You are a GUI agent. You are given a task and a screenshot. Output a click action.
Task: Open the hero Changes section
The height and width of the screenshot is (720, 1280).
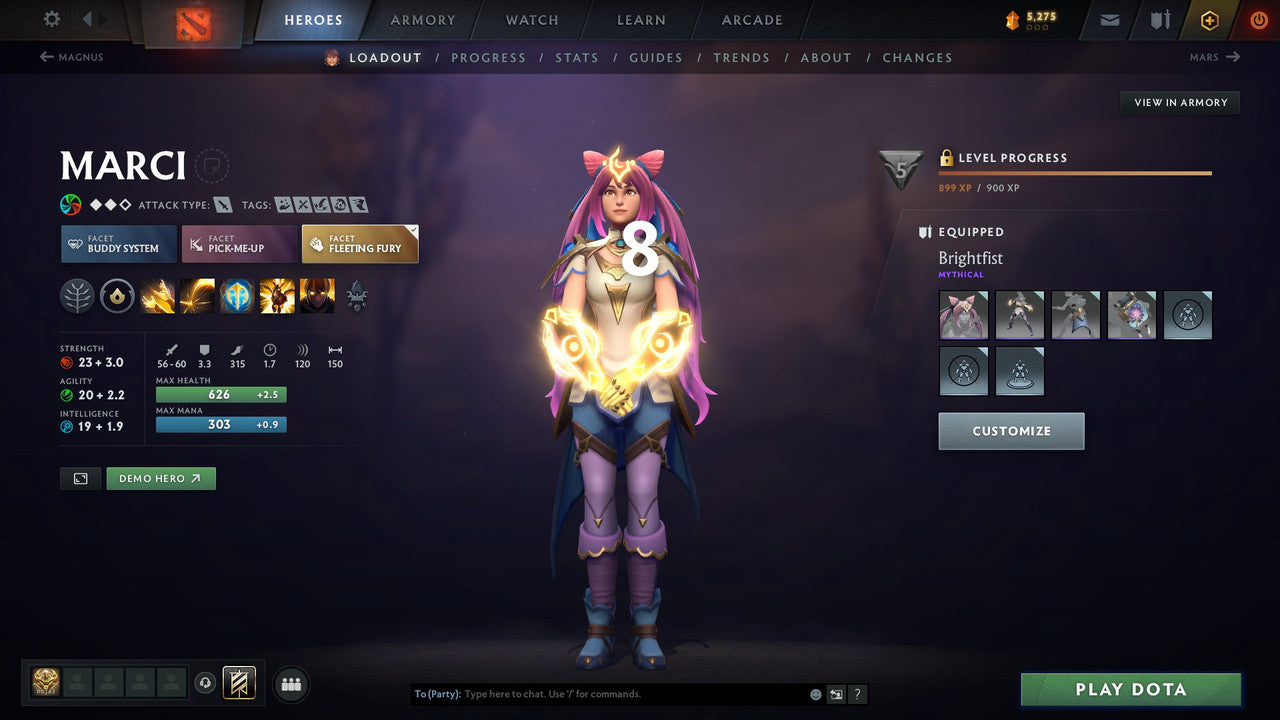point(917,58)
